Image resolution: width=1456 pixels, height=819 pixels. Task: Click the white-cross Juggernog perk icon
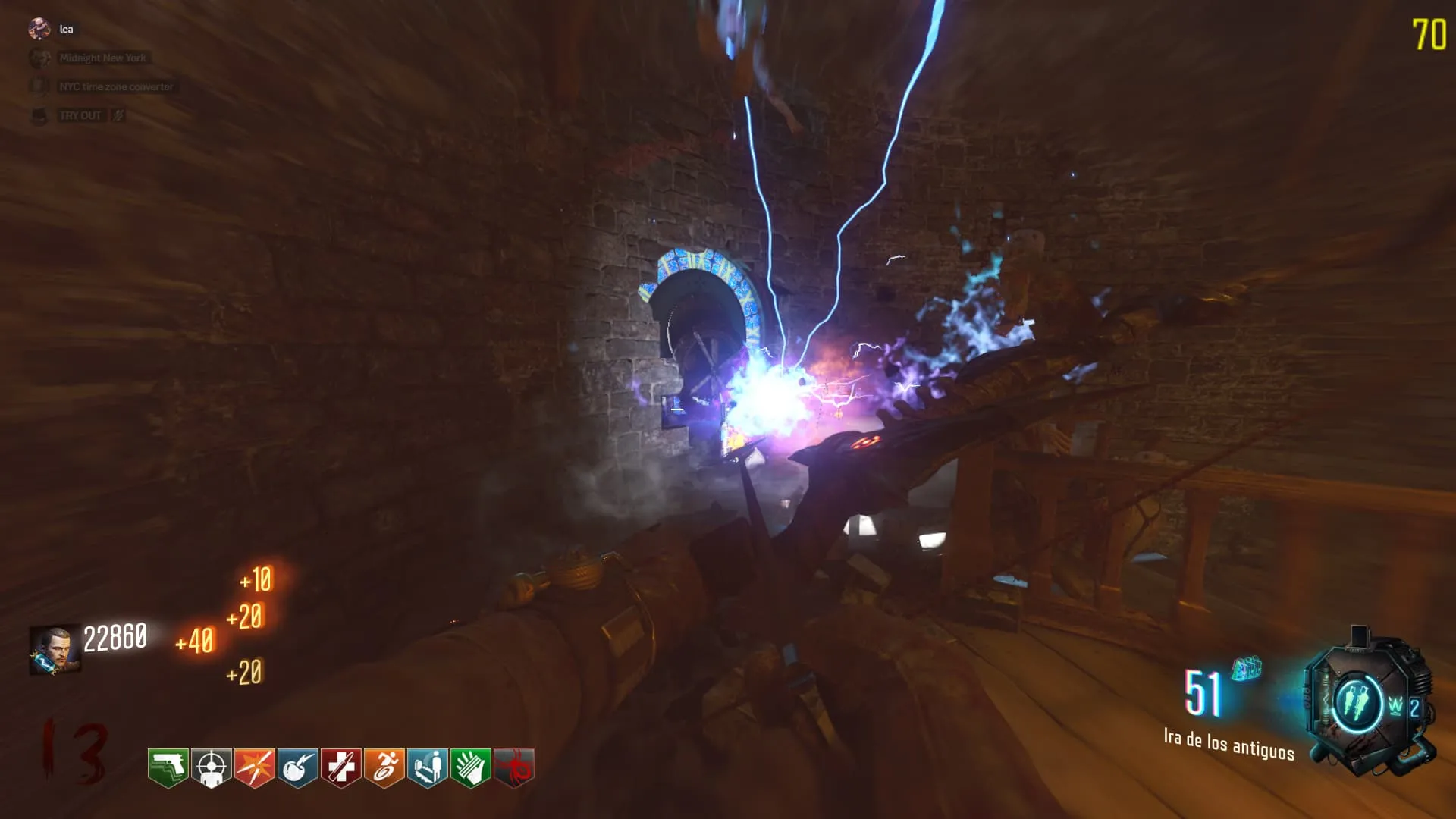point(340,767)
